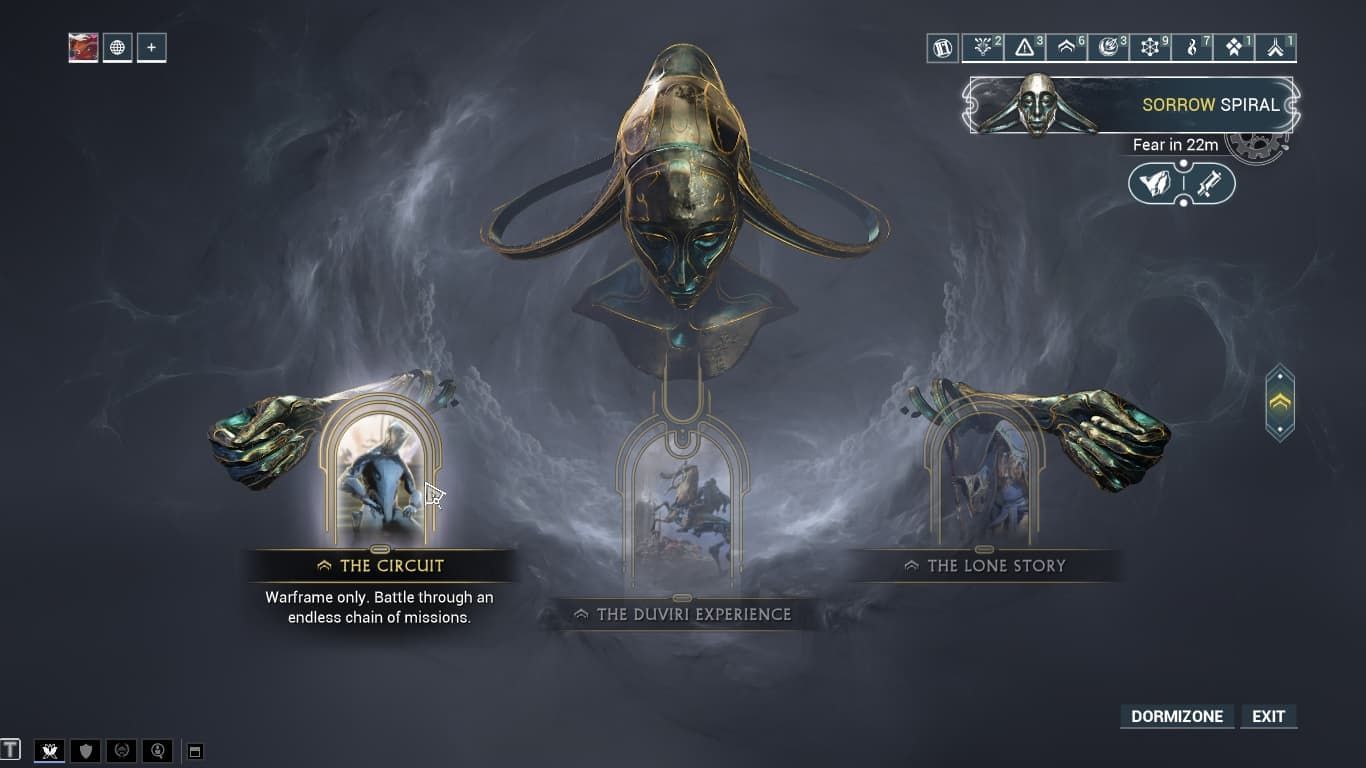
Task: Click the plus button next to the globe
Action: (x=151, y=46)
